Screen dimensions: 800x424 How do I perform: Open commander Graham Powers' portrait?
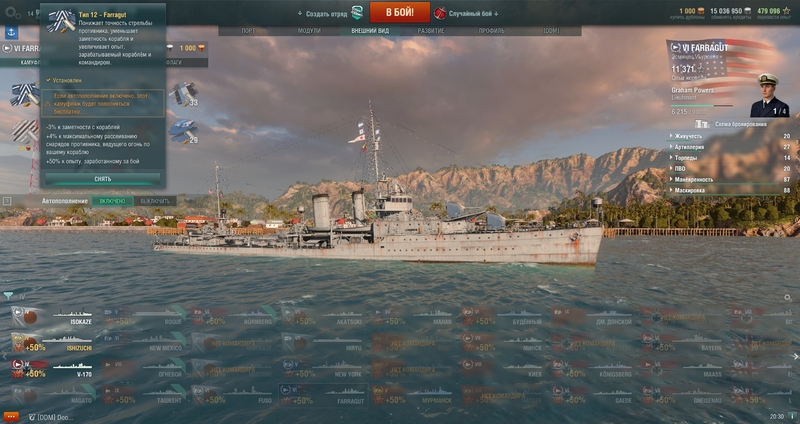click(768, 93)
